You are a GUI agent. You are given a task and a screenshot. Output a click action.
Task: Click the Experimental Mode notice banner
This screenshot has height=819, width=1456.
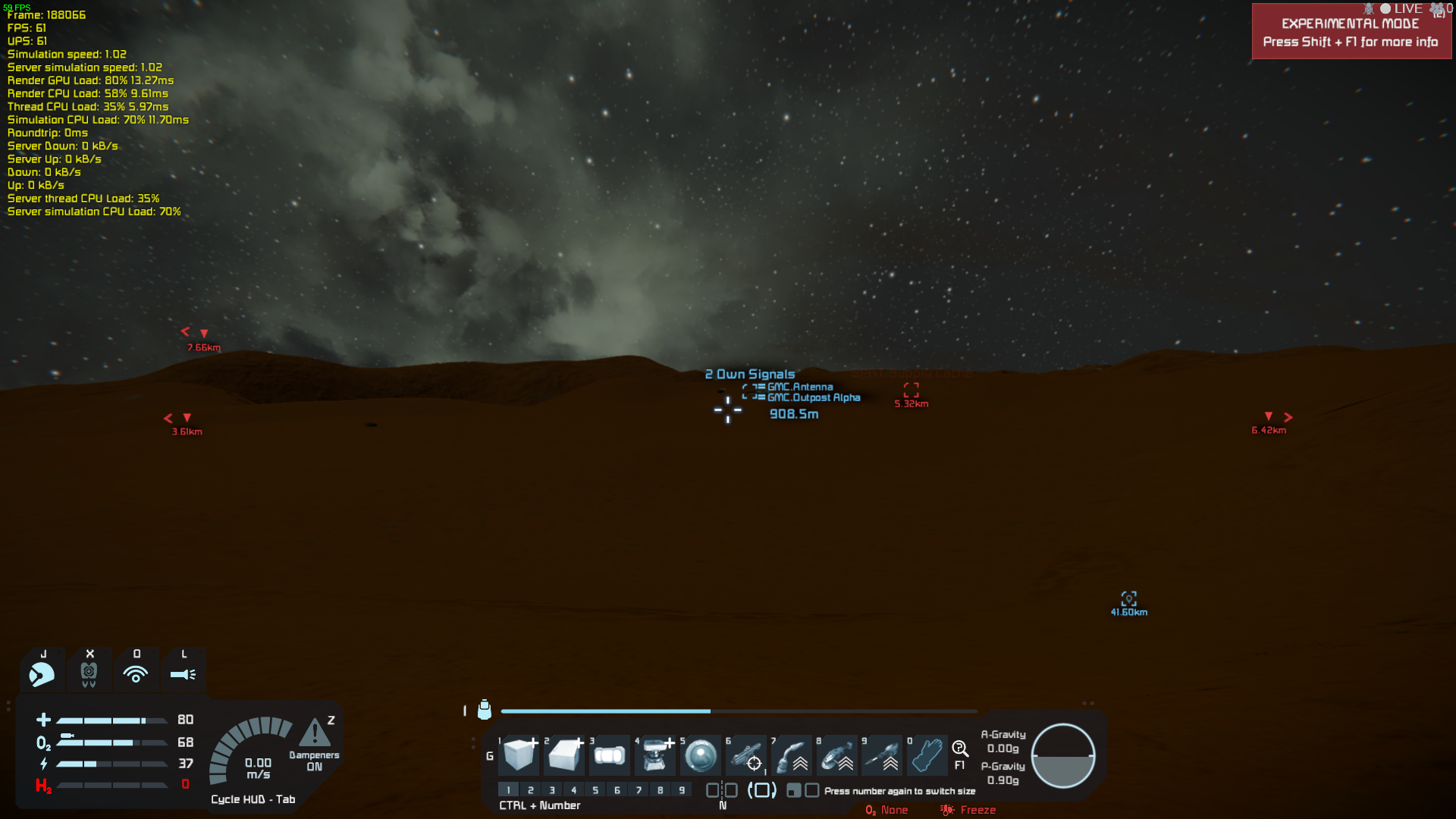[1351, 33]
